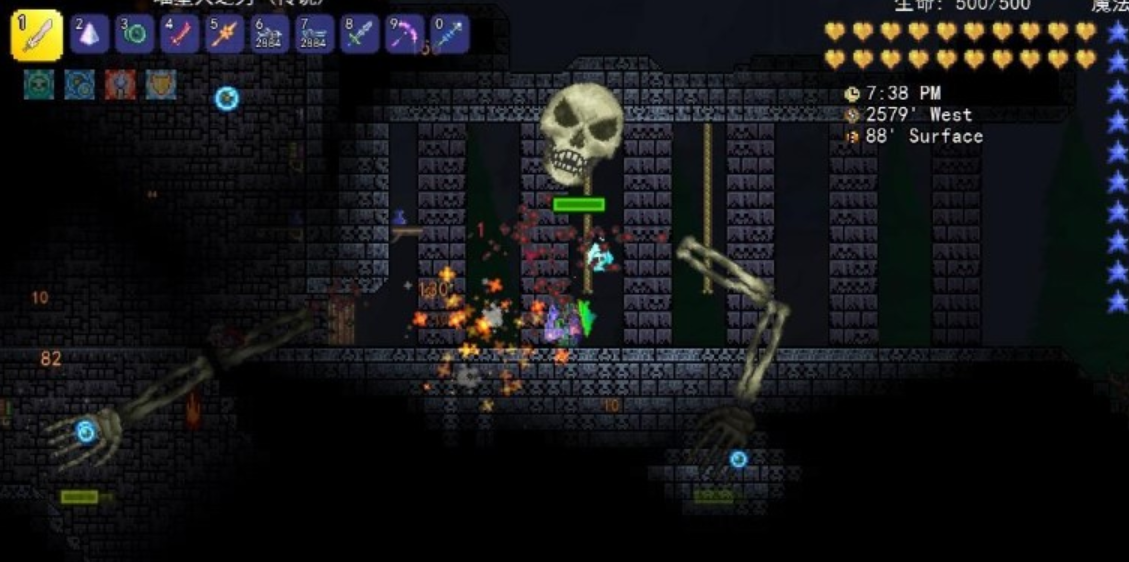Choose the green yoyo in slot 3

(135, 35)
